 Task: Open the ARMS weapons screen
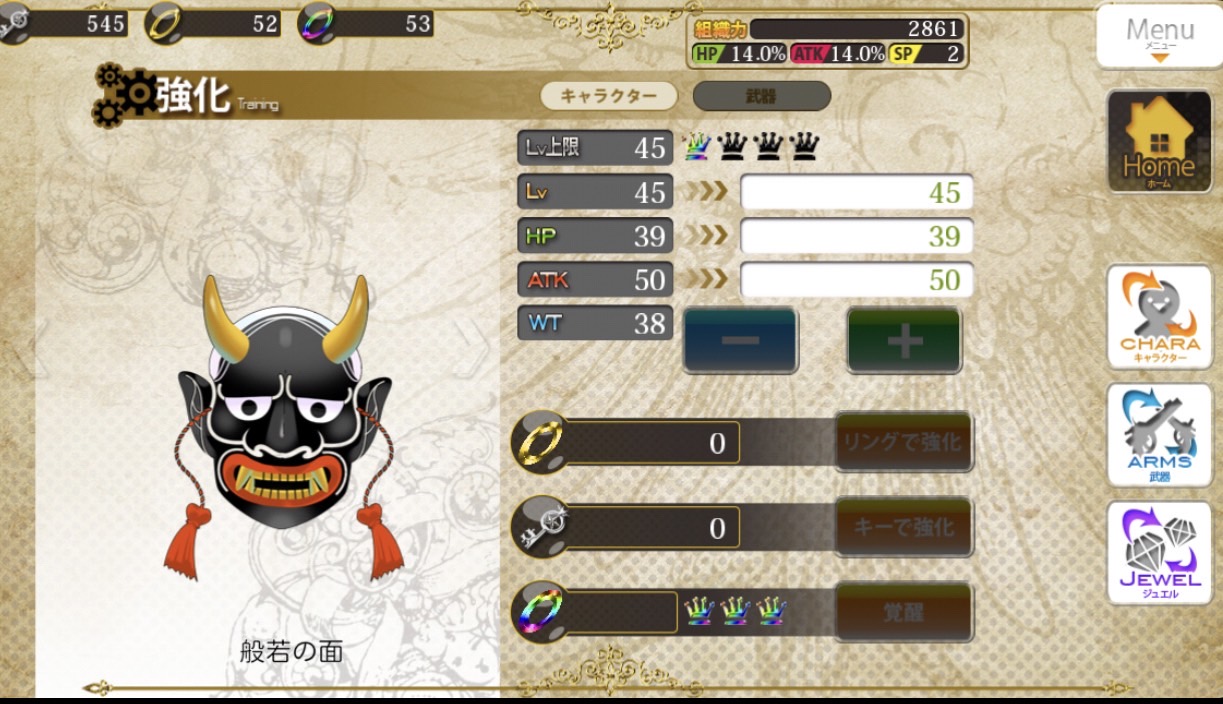point(1159,435)
